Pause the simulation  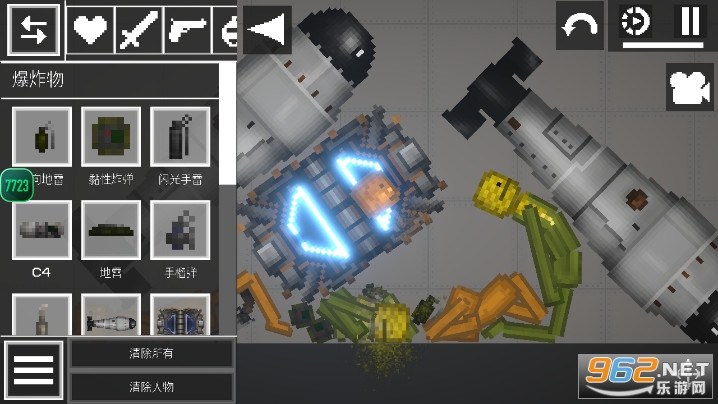pos(690,22)
